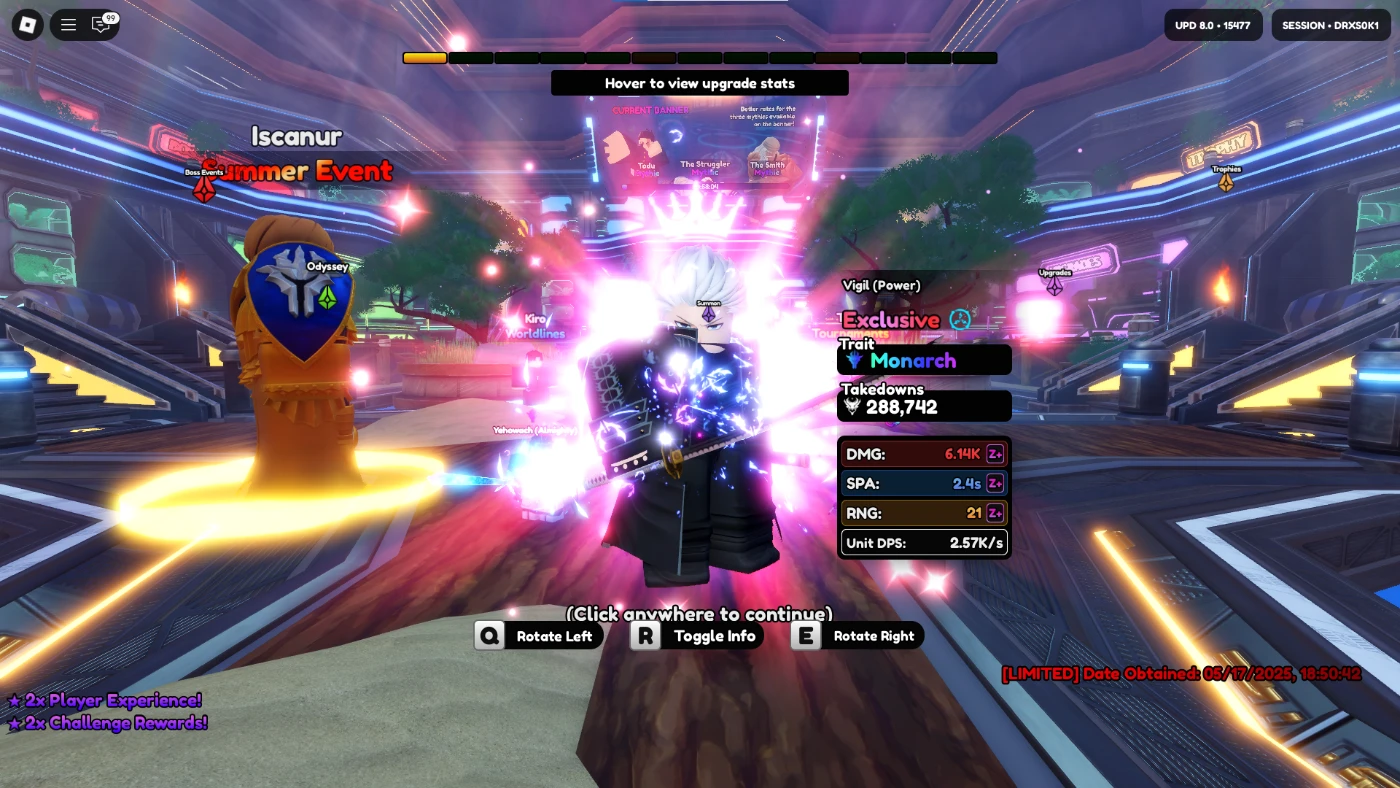1400x788 pixels.
Task: Click the Monarch trait box
Action: point(924,360)
